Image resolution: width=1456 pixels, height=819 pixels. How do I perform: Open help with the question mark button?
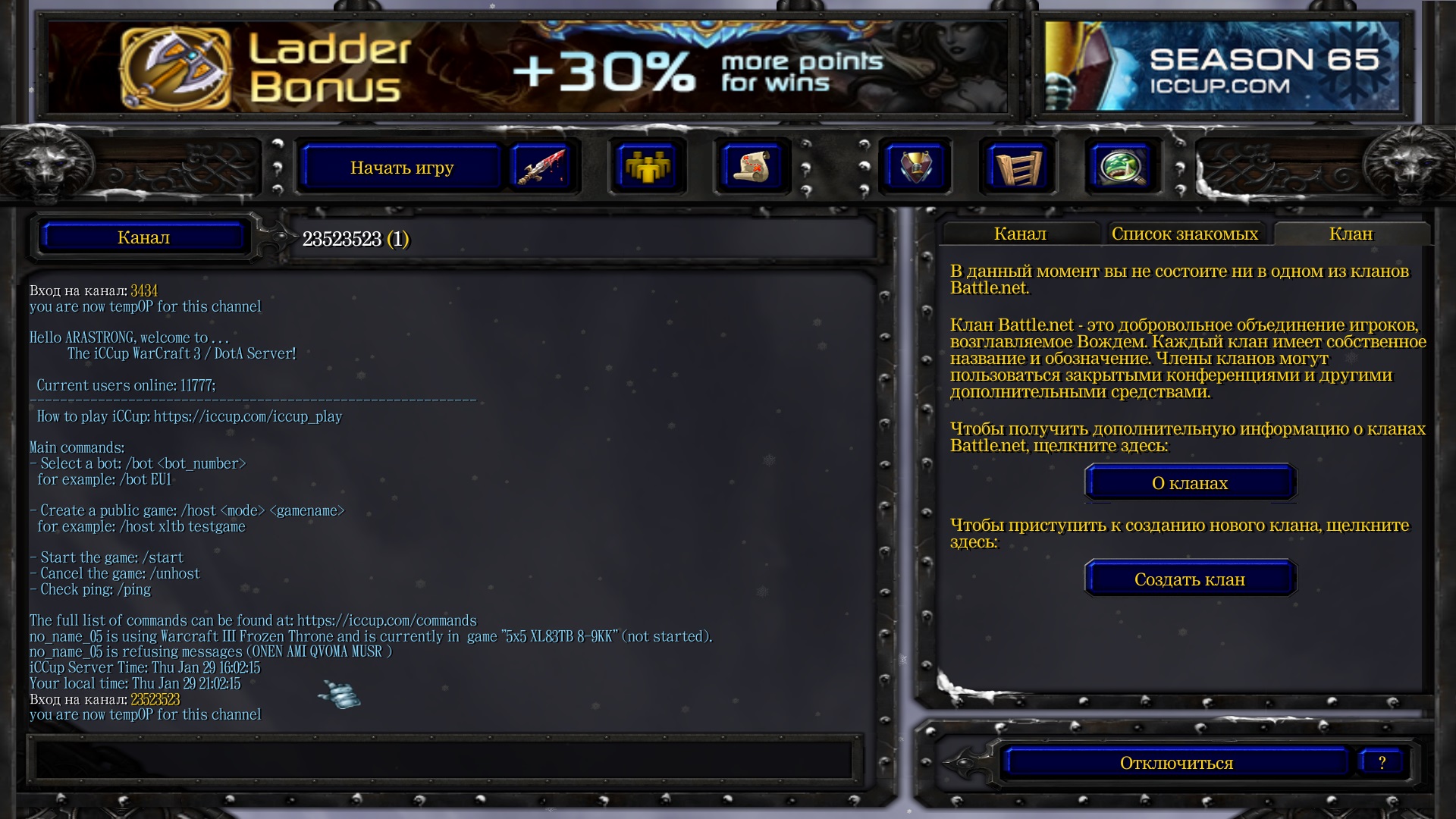tap(1382, 763)
